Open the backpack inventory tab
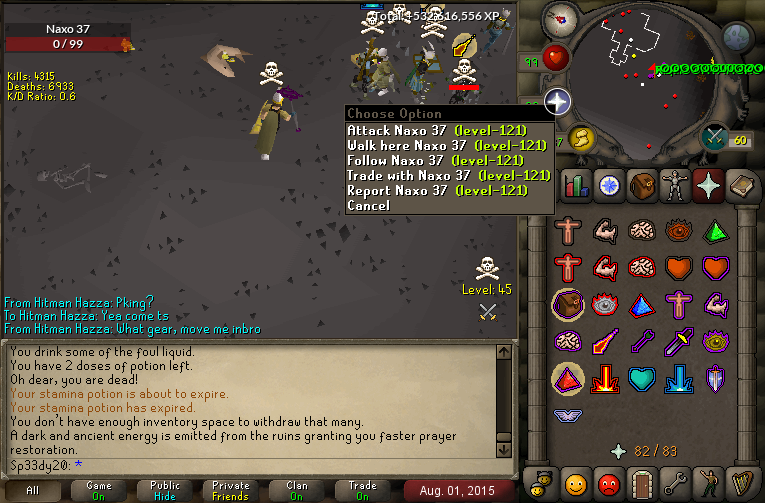 [x=642, y=184]
